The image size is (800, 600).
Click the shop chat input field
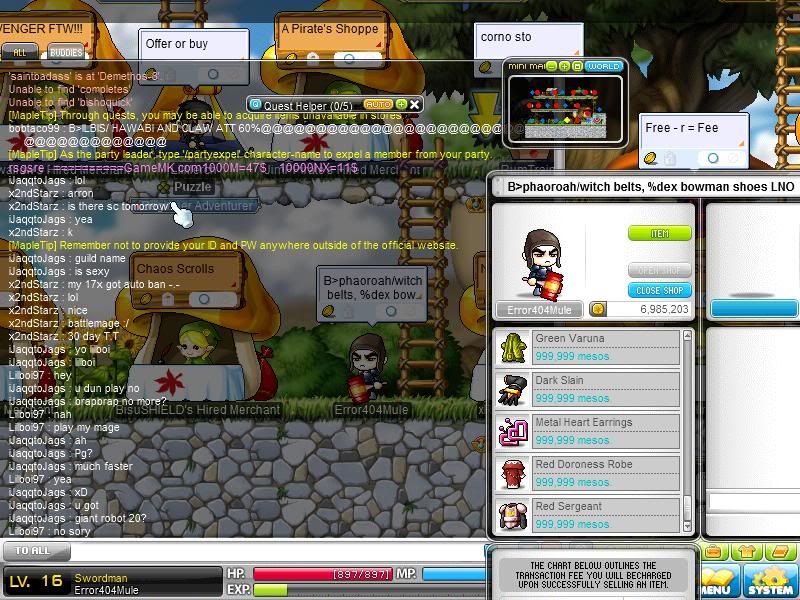tap(753, 501)
